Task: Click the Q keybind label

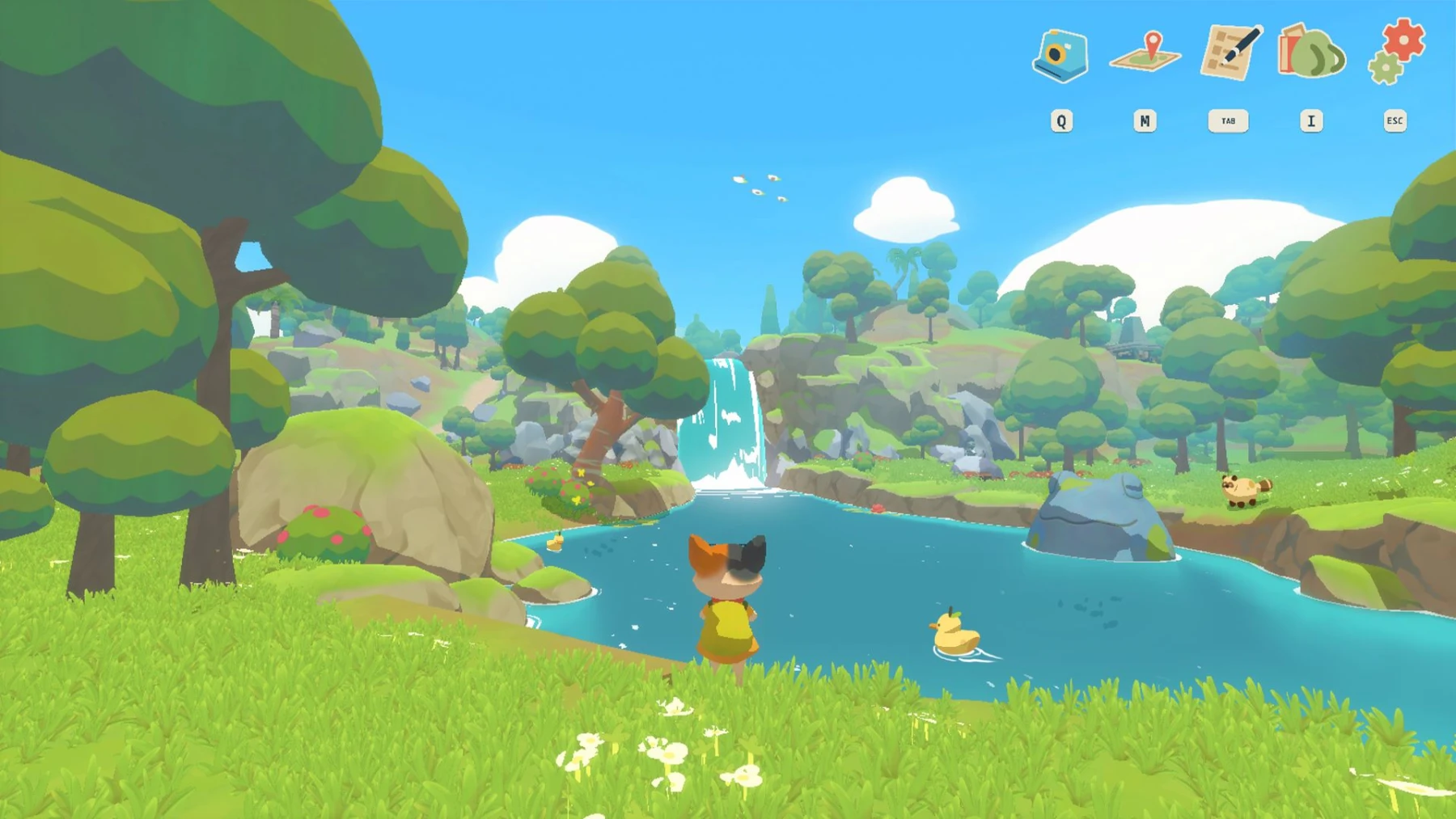Action: (x=1062, y=120)
